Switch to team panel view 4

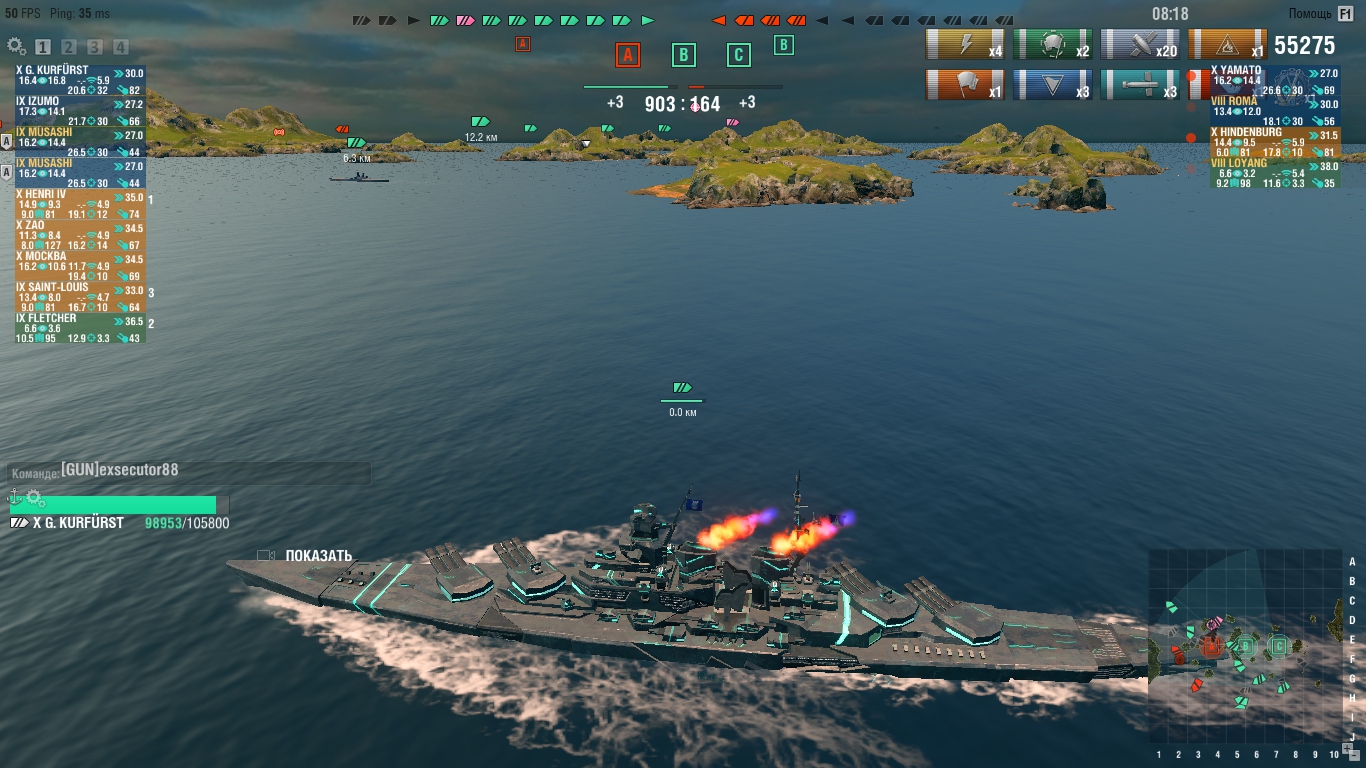click(x=121, y=47)
